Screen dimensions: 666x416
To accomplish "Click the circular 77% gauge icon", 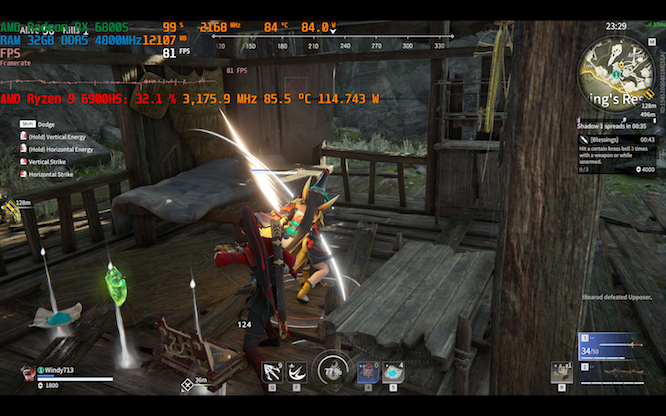I will pos(331,370).
